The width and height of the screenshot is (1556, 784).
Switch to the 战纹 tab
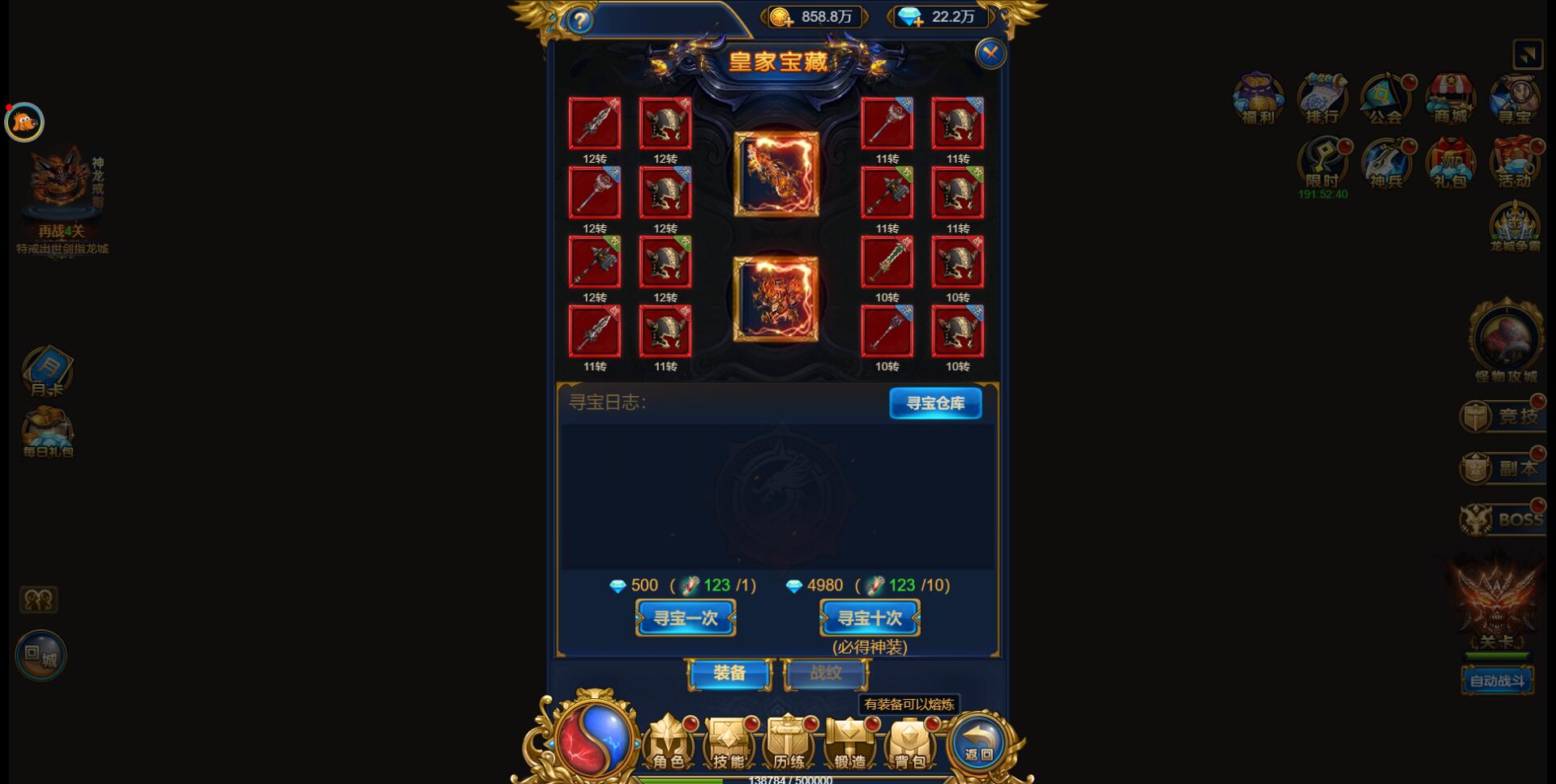point(824,674)
